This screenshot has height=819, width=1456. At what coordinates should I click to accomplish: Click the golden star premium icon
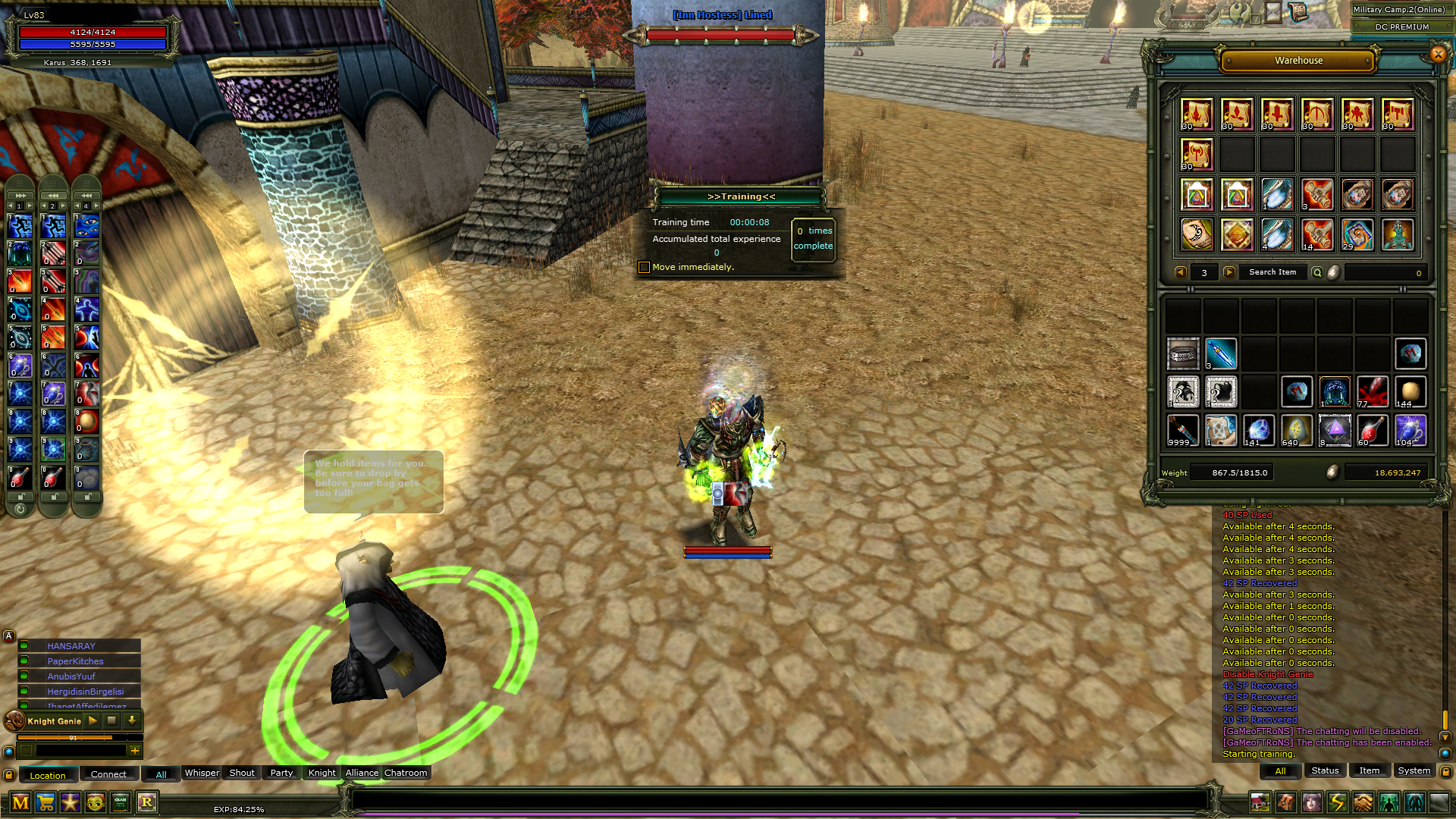click(70, 803)
